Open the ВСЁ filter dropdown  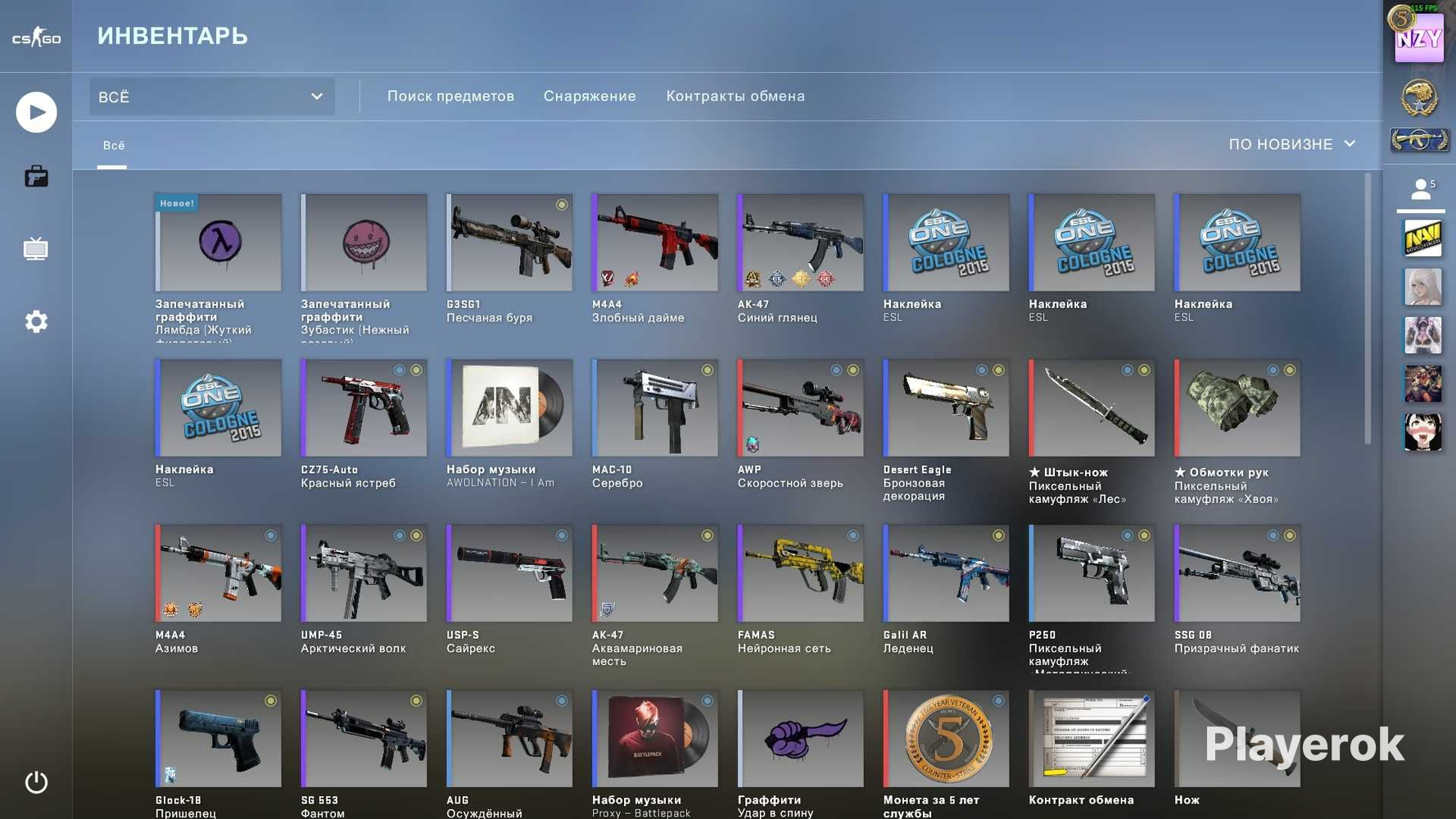tap(210, 96)
